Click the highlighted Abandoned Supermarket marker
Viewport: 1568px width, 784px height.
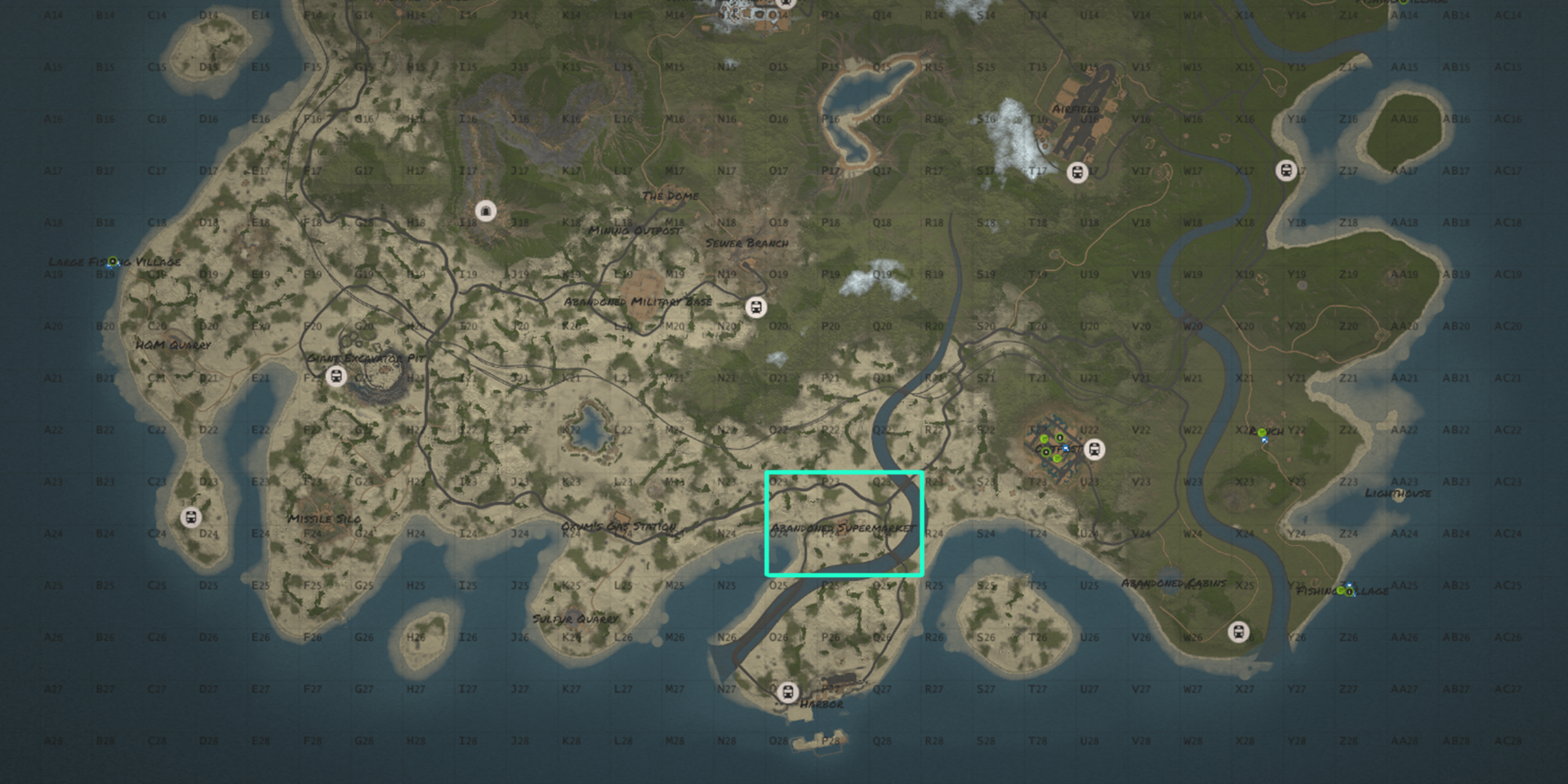click(x=844, y=525)
